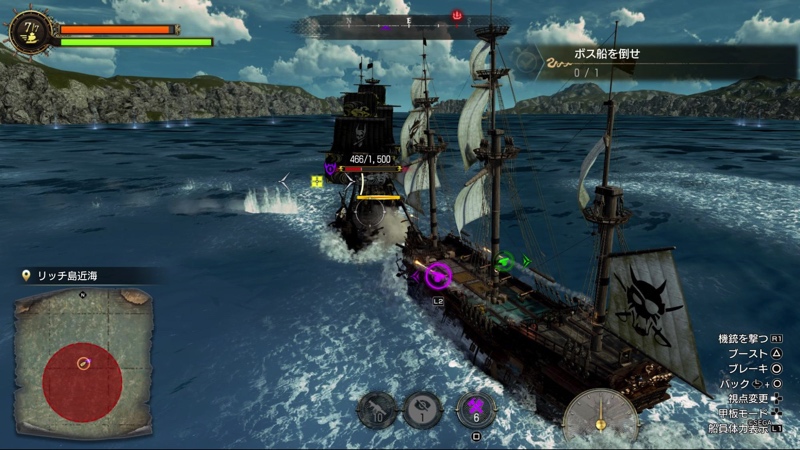Click the red enemy marker on compass
Screen dimensions: 800x450
tap(457, 15)
